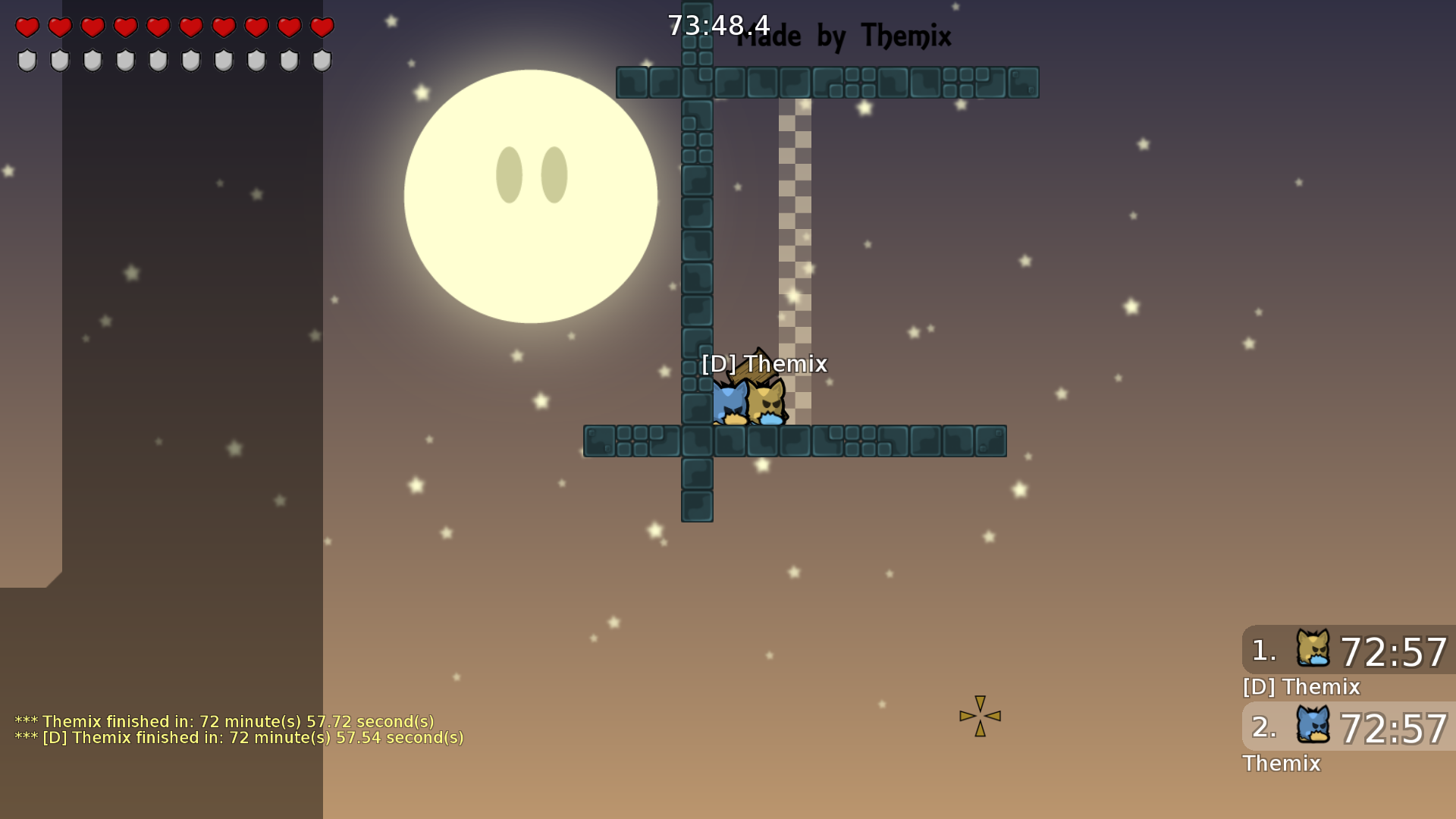Screen dimensions: 1456x819
Task: Click the first gray shield icon
Action: point(27,59)
